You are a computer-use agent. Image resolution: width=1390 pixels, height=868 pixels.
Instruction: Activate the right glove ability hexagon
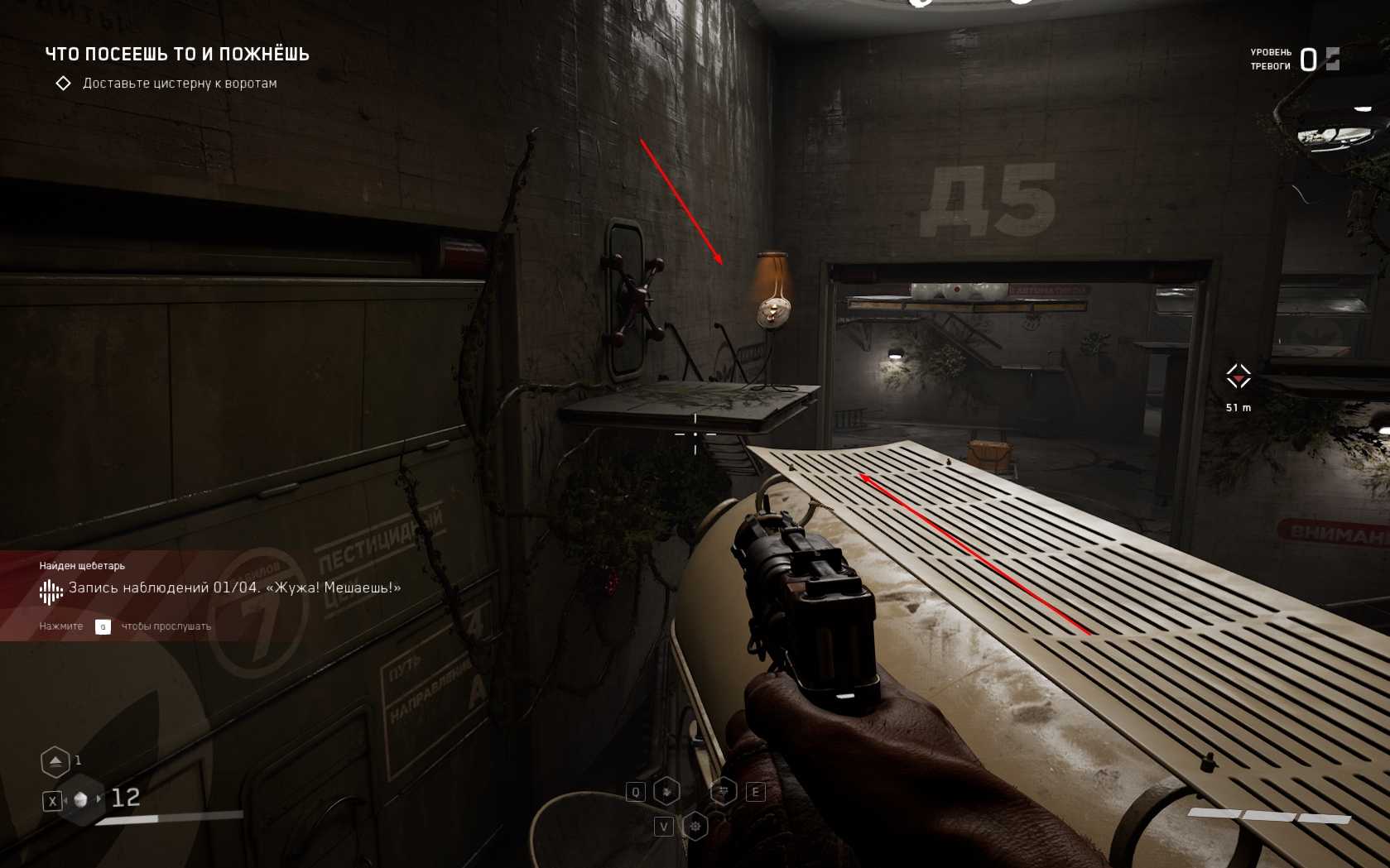(x=724, y=792)
